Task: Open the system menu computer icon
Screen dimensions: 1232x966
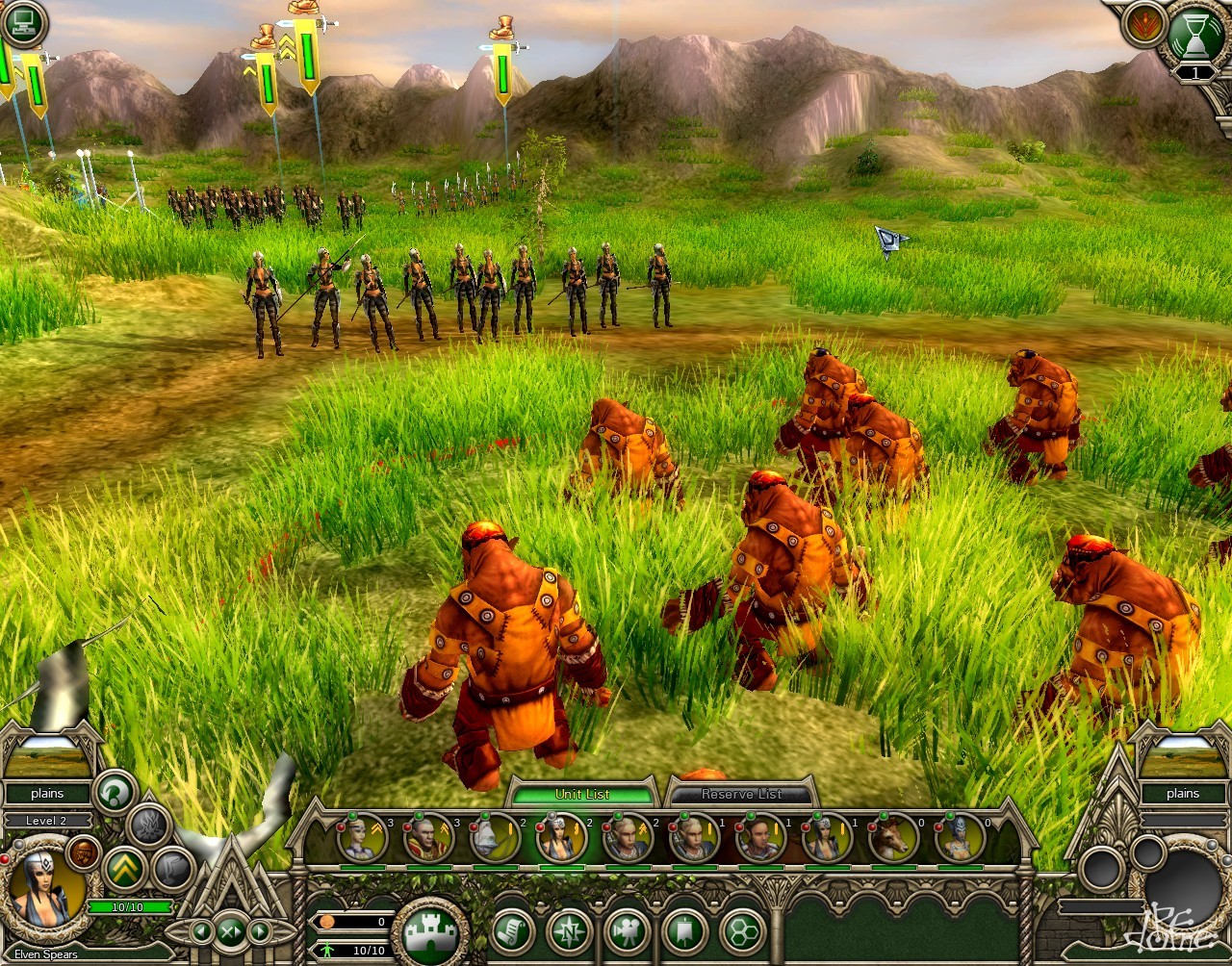Action: pyautogui.click(x=23, y=23)
